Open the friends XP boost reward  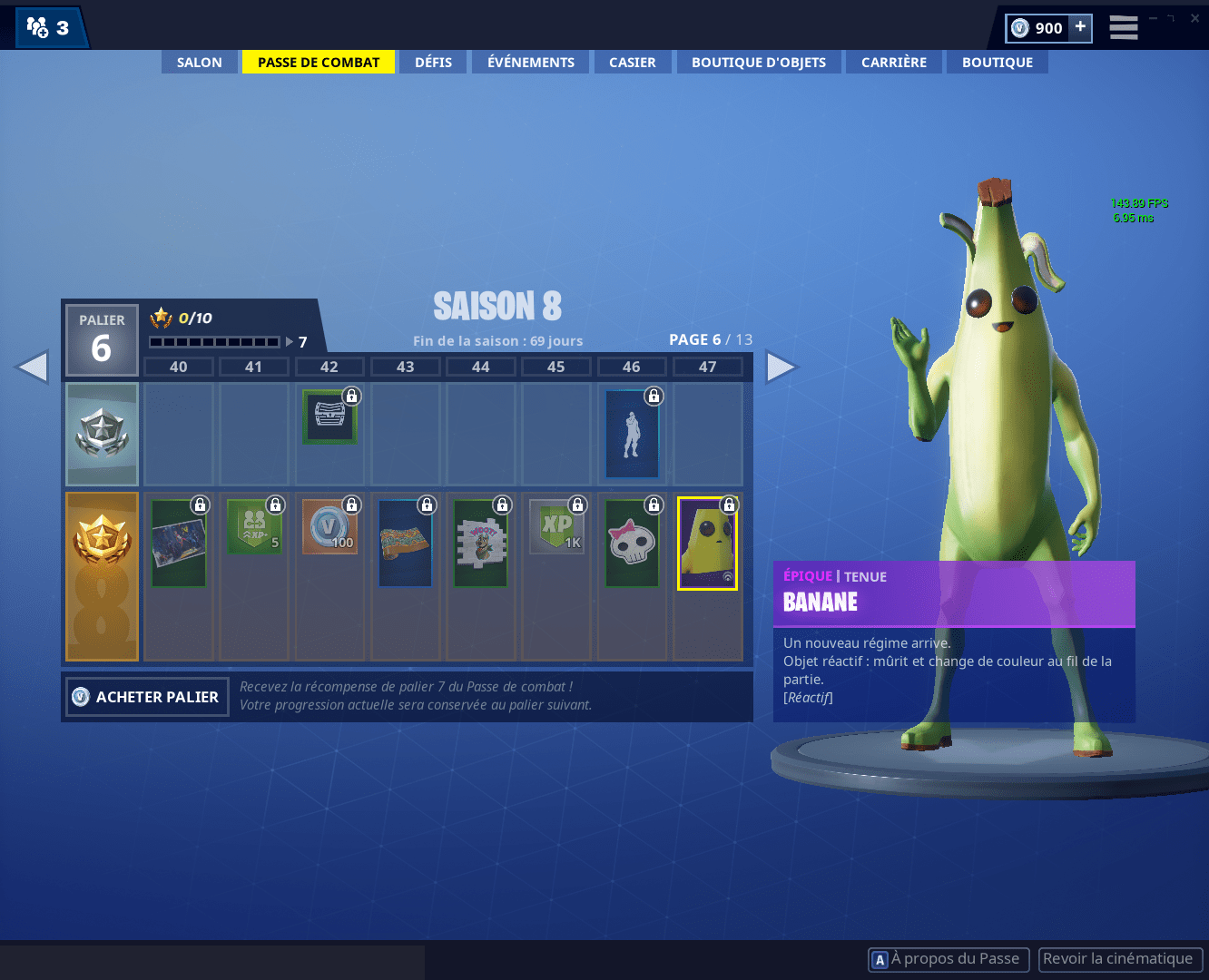coord(254,526)
